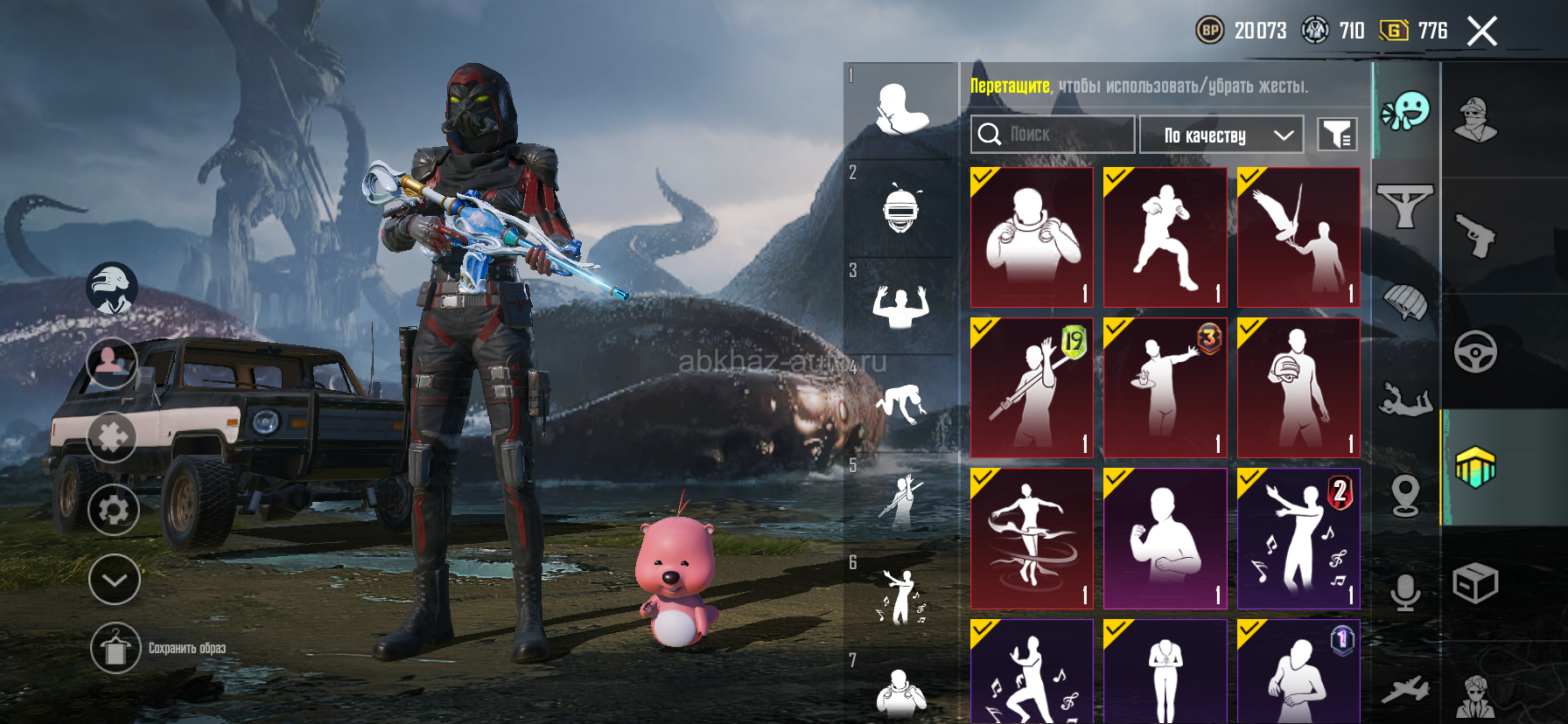
Task: Open the steering wheel vehicle category
Action: click(1475, 352)
